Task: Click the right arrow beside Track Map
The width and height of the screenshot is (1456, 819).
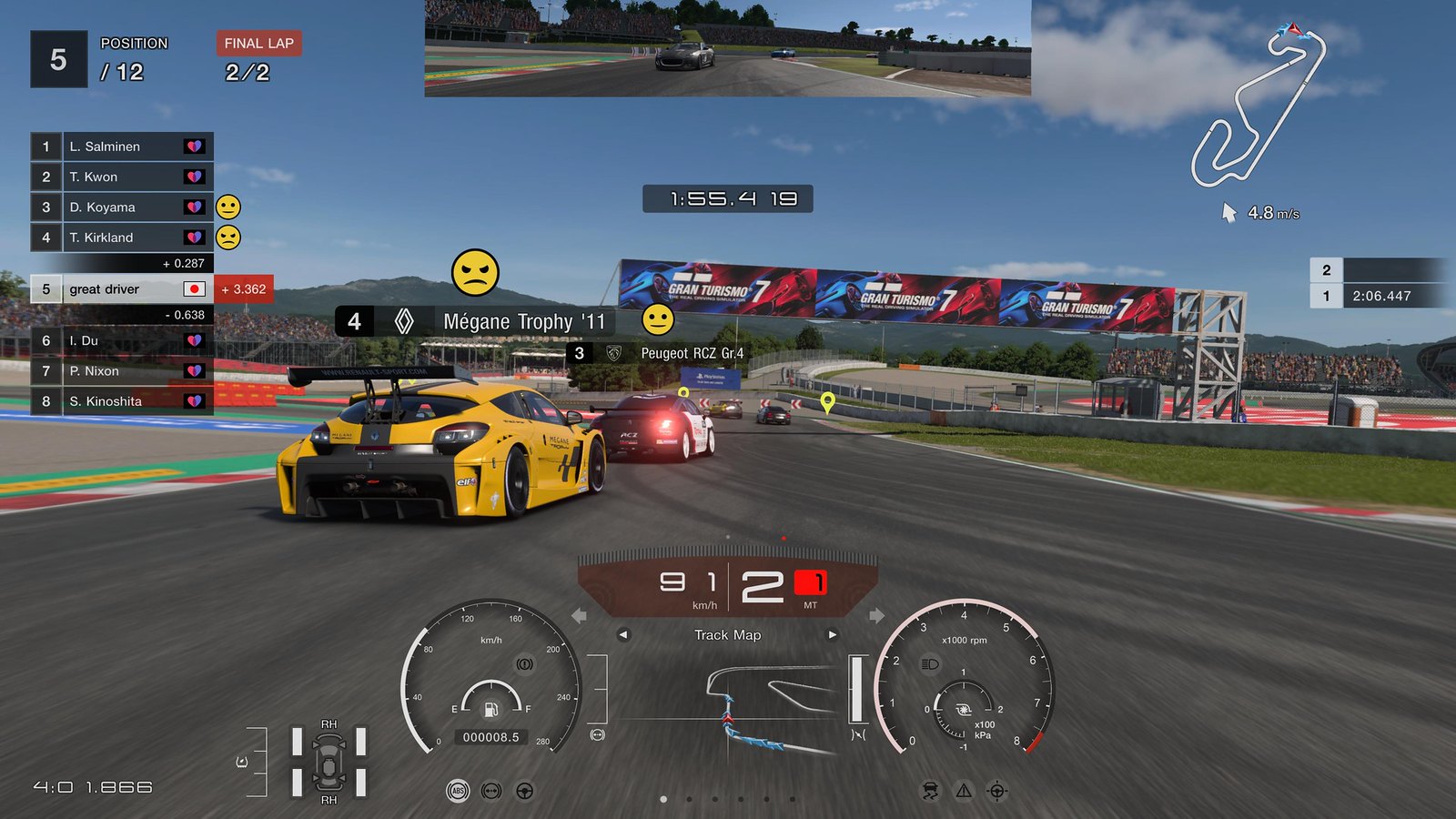Action: point(833,635)
